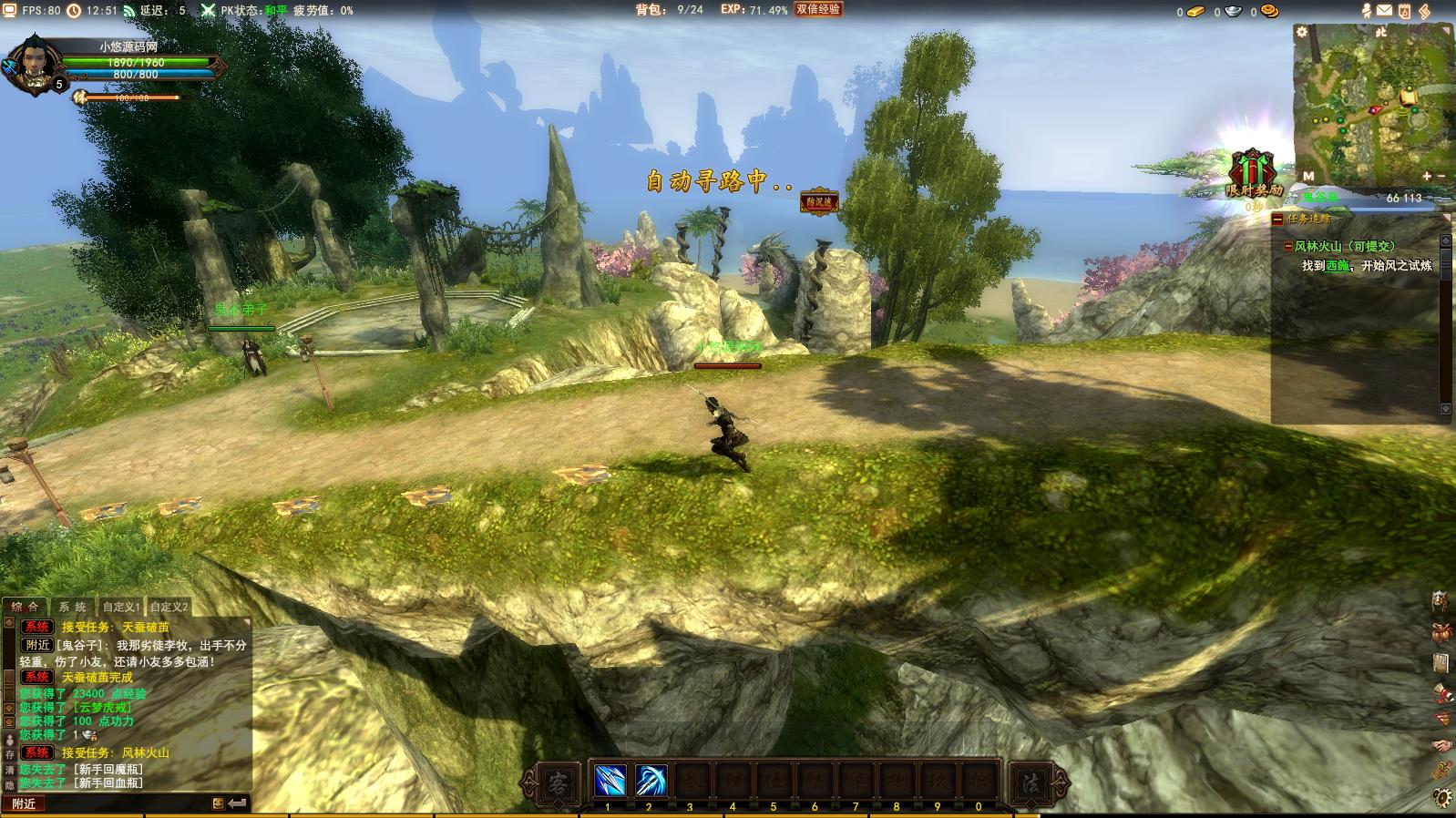Open the 自定义1 chat tab

pos(121,607)
